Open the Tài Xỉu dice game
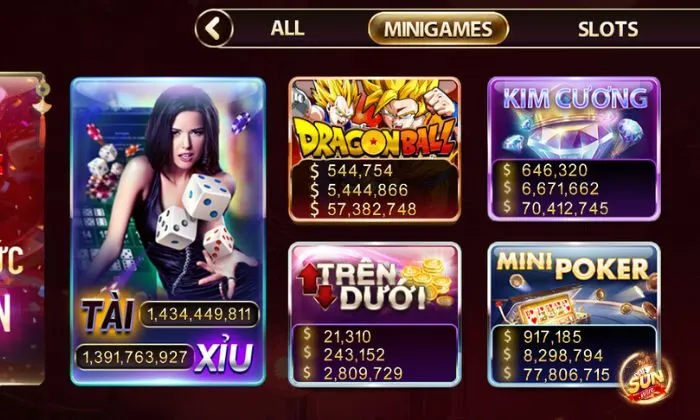This screenshot has height=420, width=700. tap(168, 230)
